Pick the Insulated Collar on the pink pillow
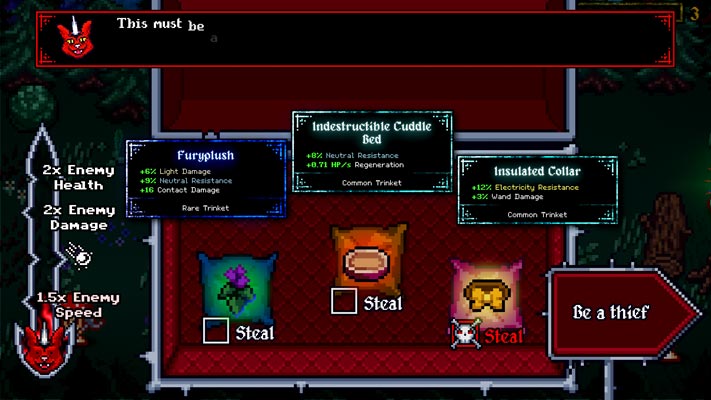Viewport: 711px width, 400px height. pos(486,290)
